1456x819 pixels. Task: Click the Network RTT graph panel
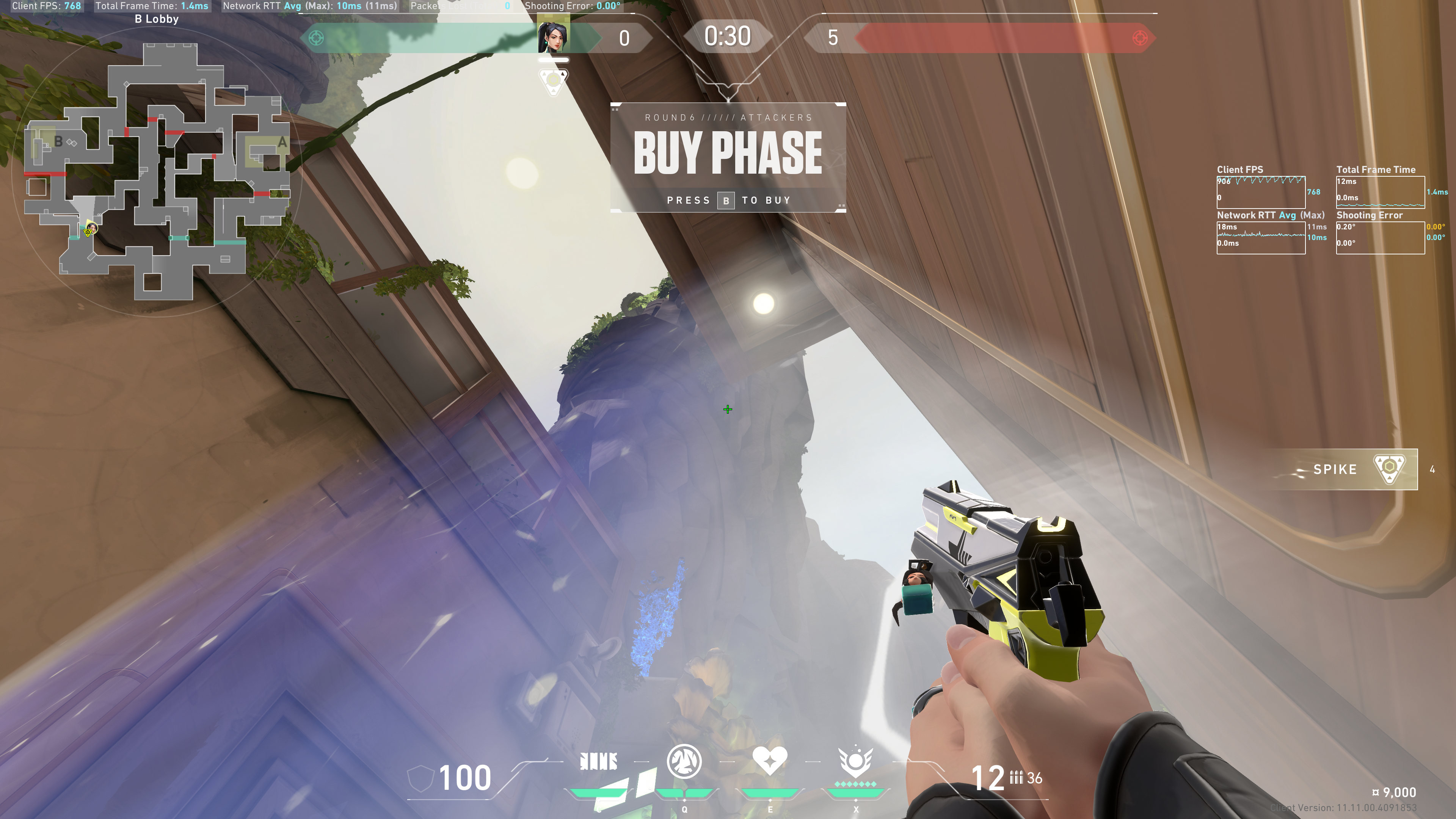[x=1260, y=237]
